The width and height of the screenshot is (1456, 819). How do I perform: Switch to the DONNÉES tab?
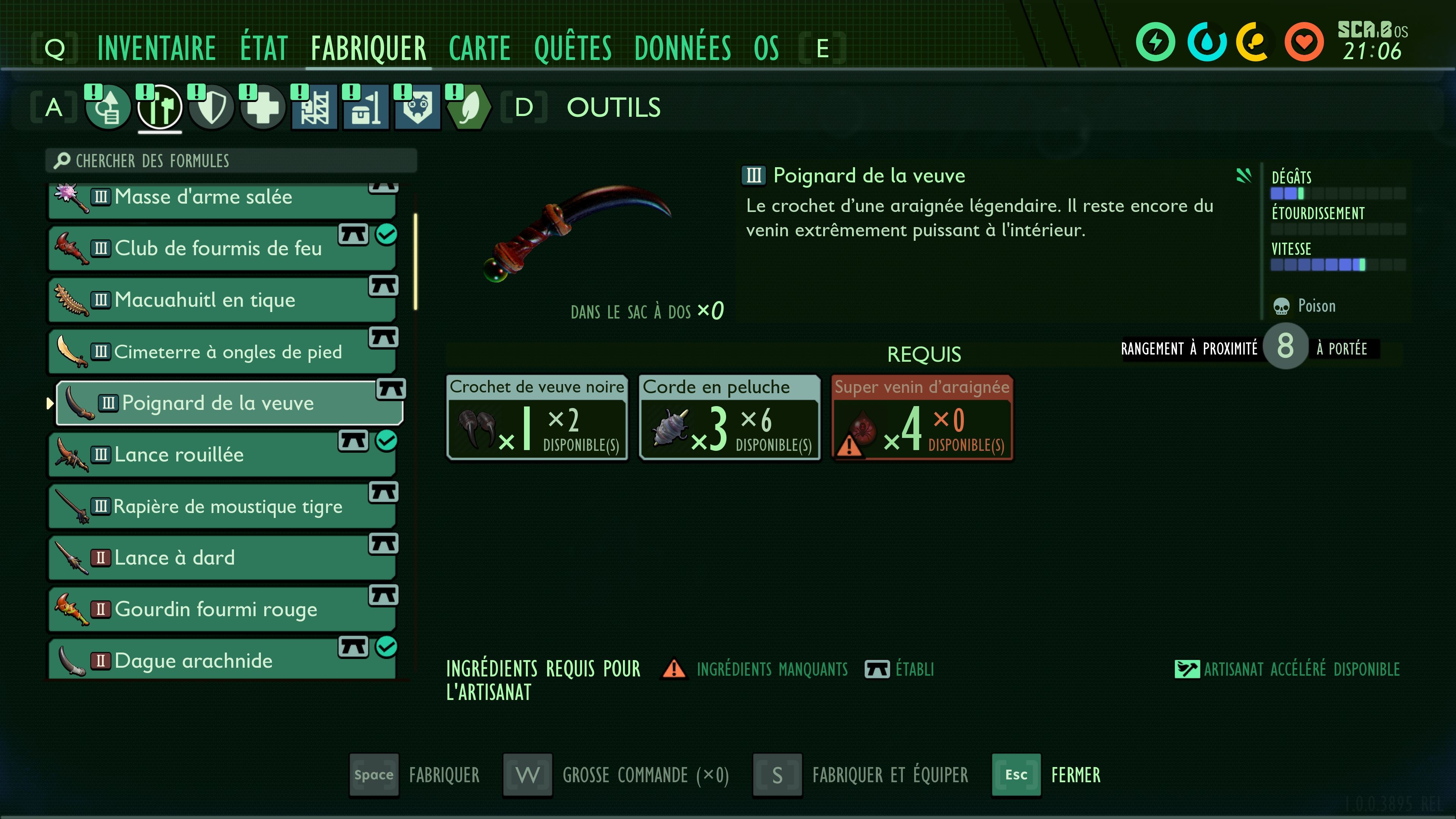[x=682, y=48]
